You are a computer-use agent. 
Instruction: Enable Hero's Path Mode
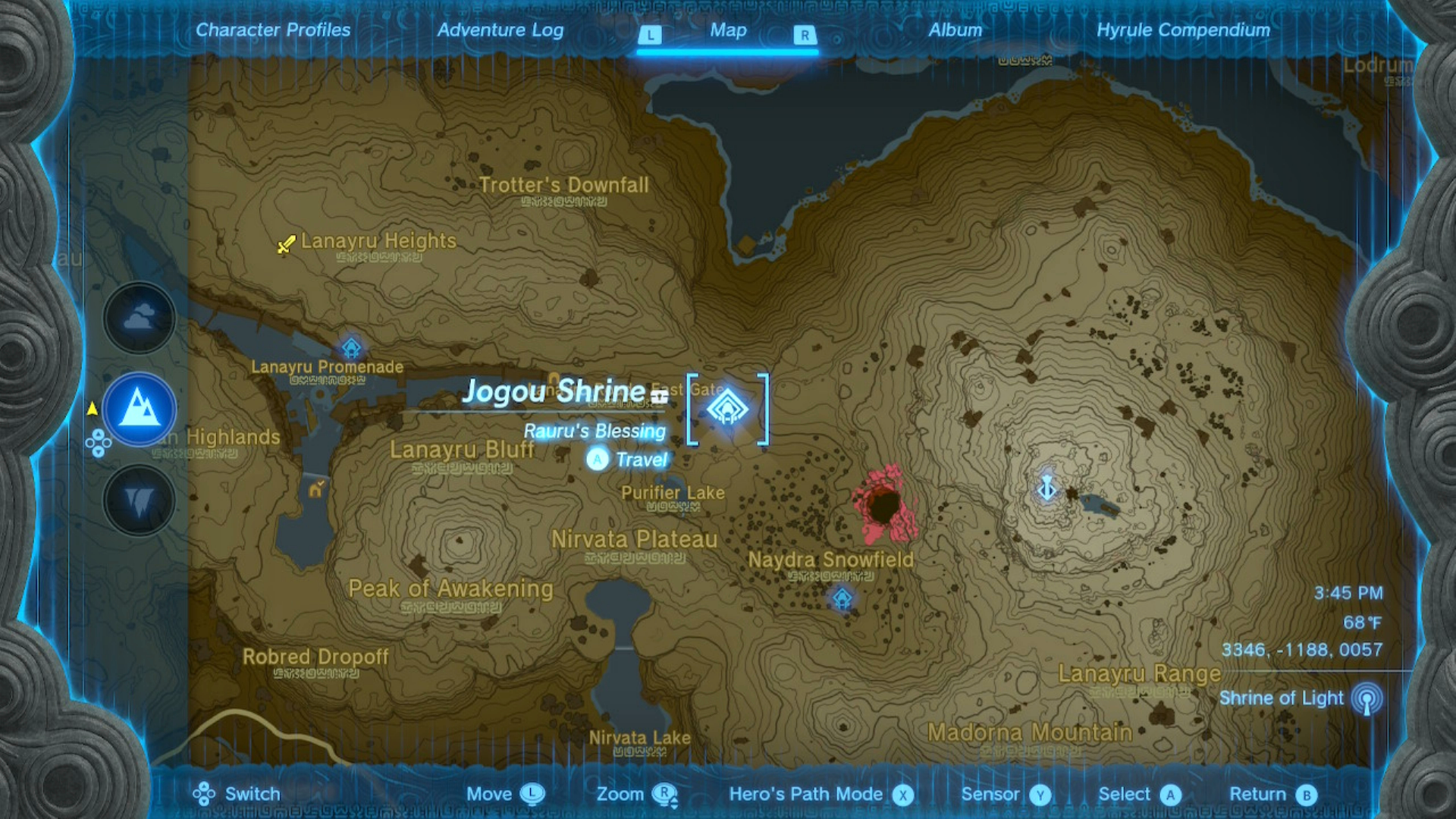pos(902,794)
